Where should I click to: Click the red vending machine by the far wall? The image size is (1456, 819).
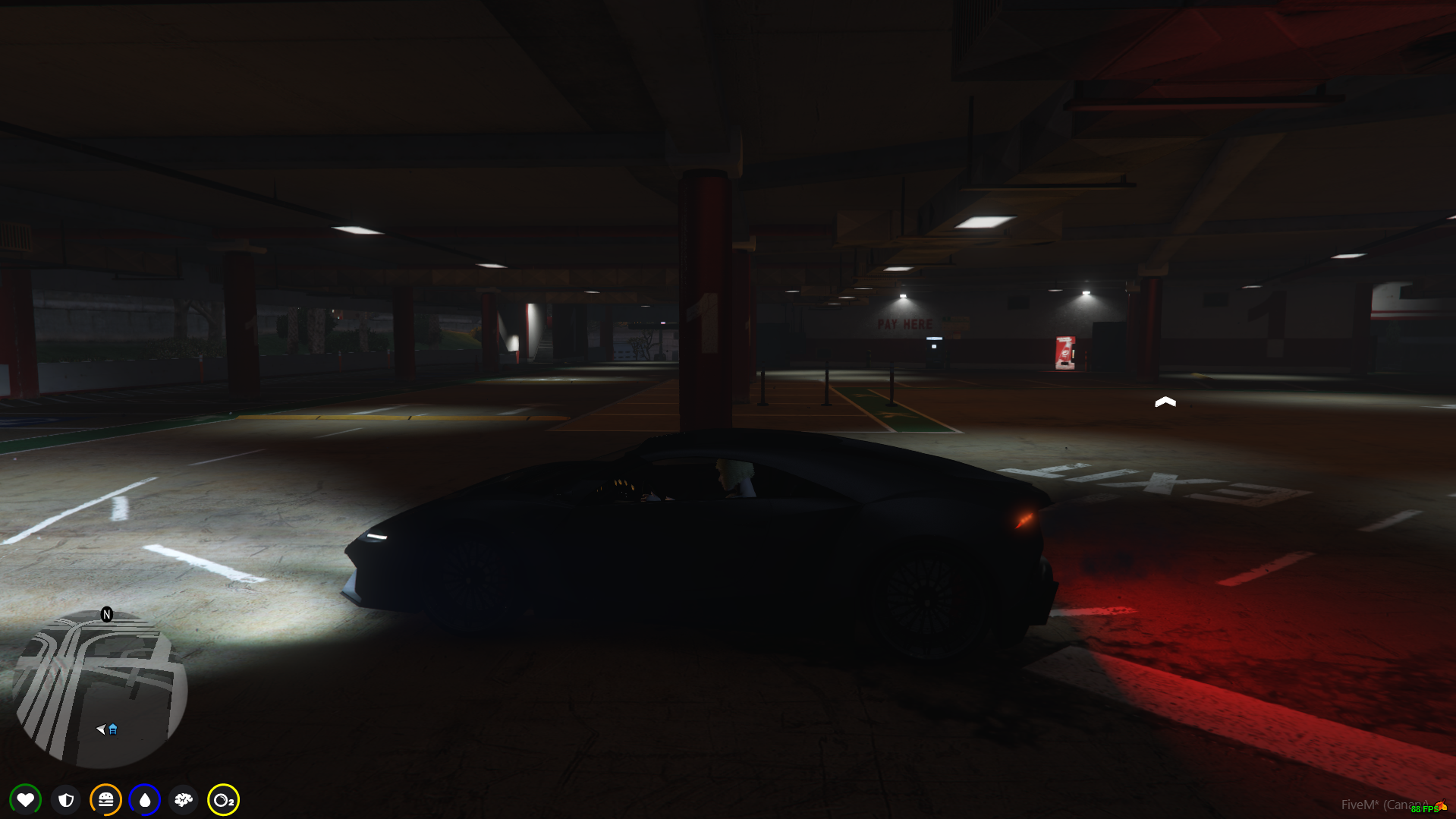tap(1065, 351)
